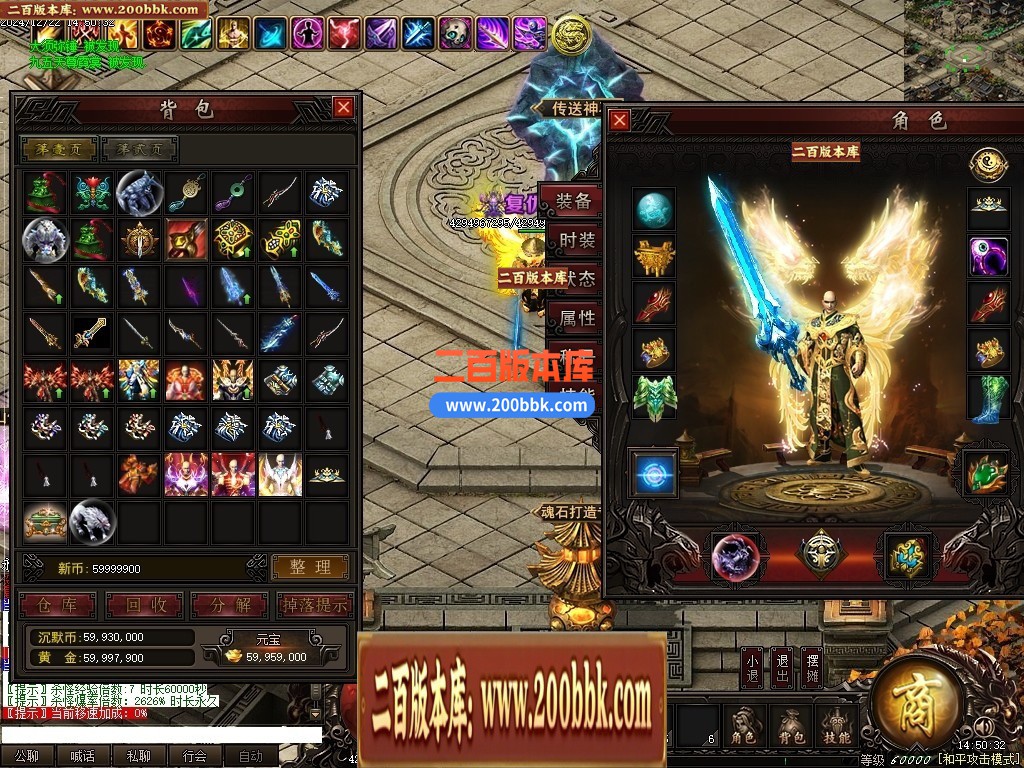The width and height of the screenshot is (1024, 768).
Task: Select the teal orb equipment slot
Action: click(655, 210)
